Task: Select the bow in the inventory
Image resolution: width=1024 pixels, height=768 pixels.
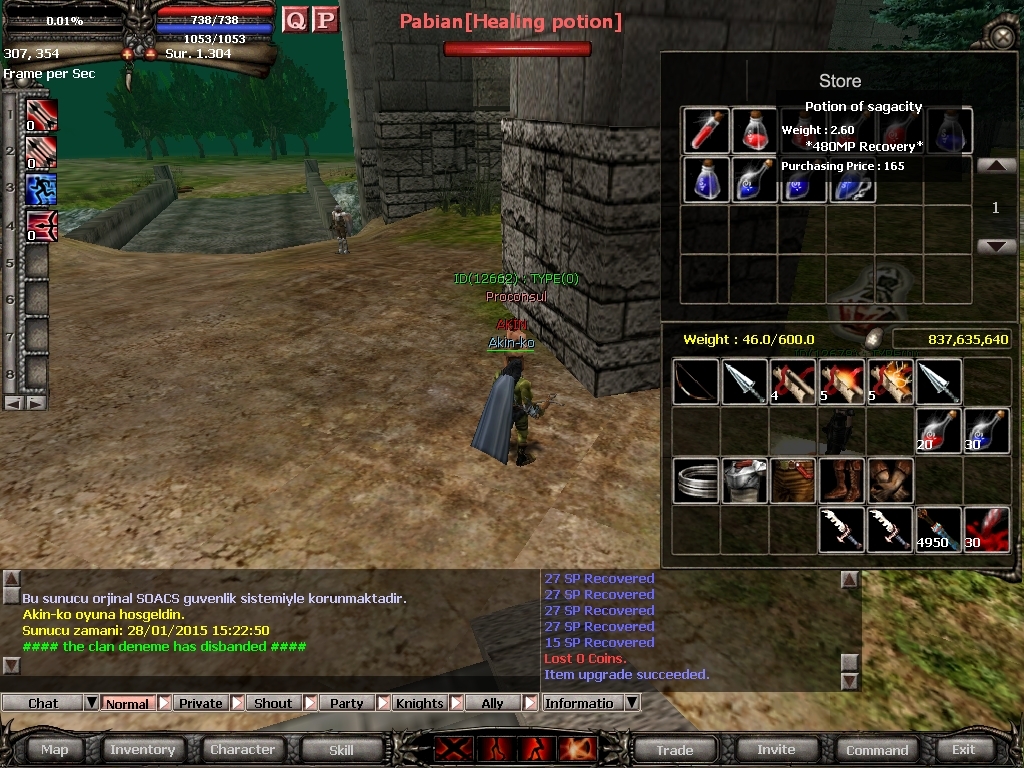Action: pyautogui.click(x=696, y=382)
